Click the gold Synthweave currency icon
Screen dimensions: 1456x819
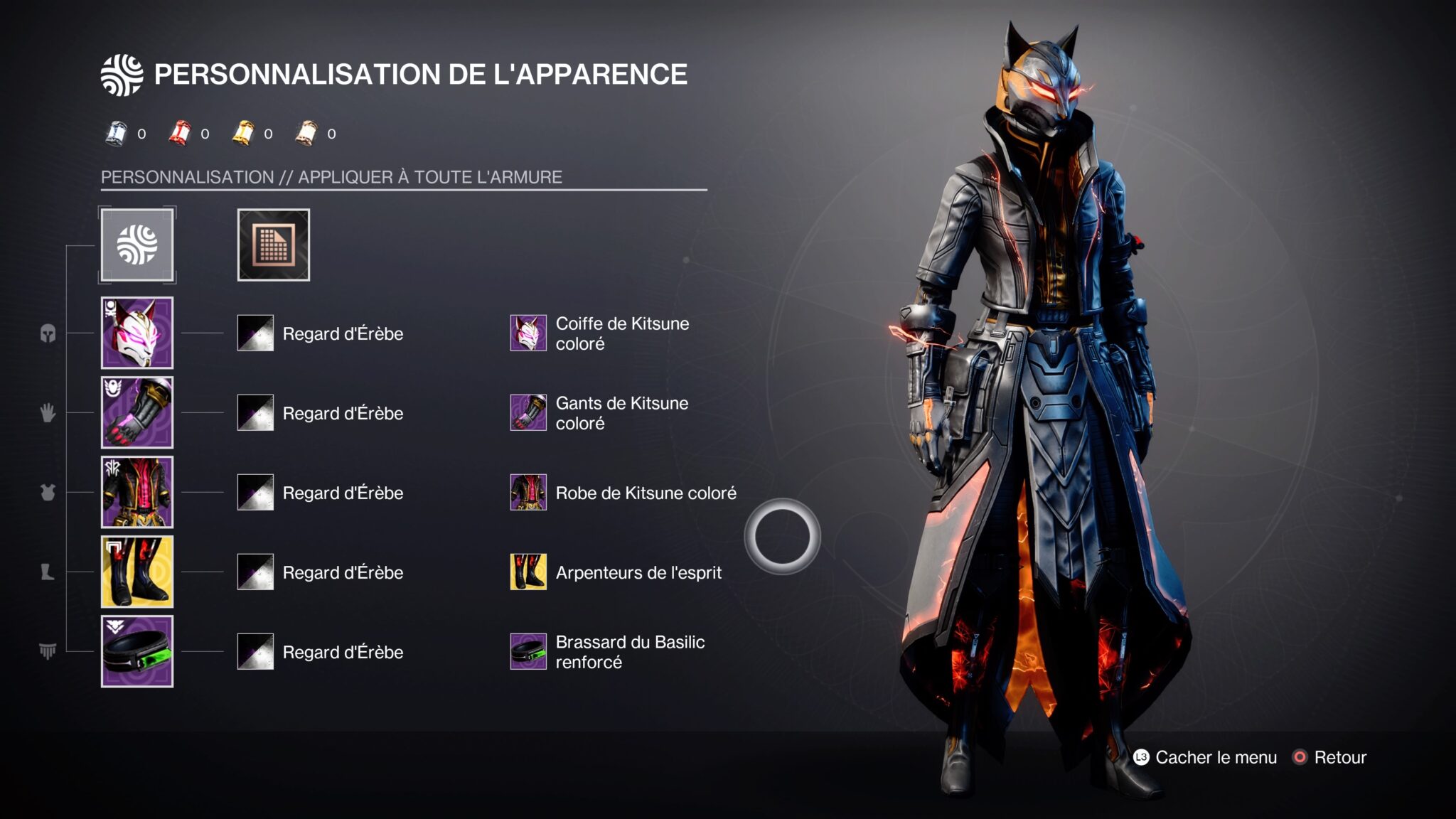click(242, 132)
